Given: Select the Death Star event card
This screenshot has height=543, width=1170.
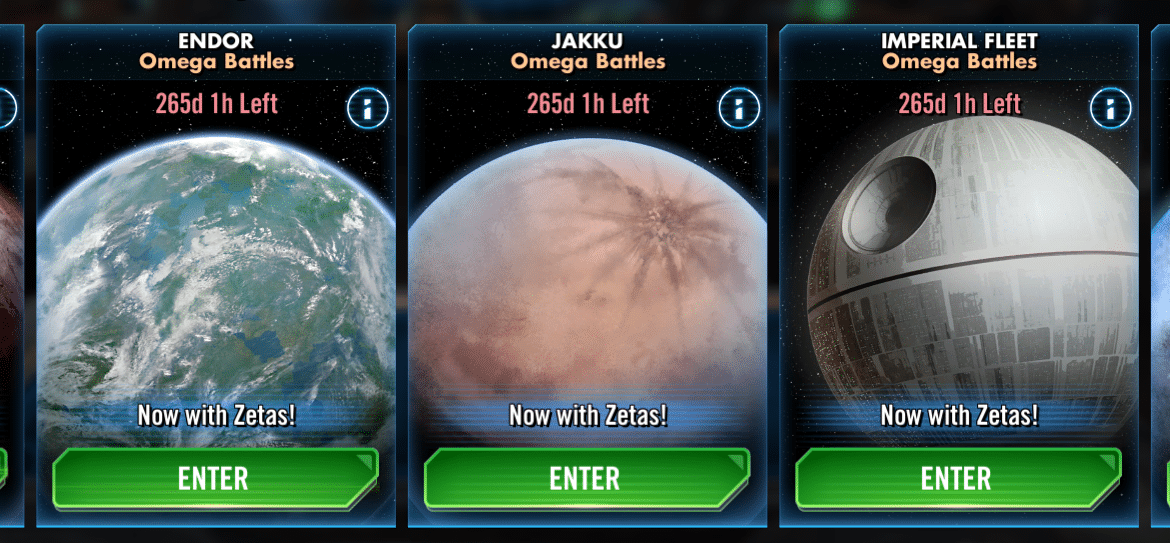Looking at the screenshot, I should [x=957, y=280].
